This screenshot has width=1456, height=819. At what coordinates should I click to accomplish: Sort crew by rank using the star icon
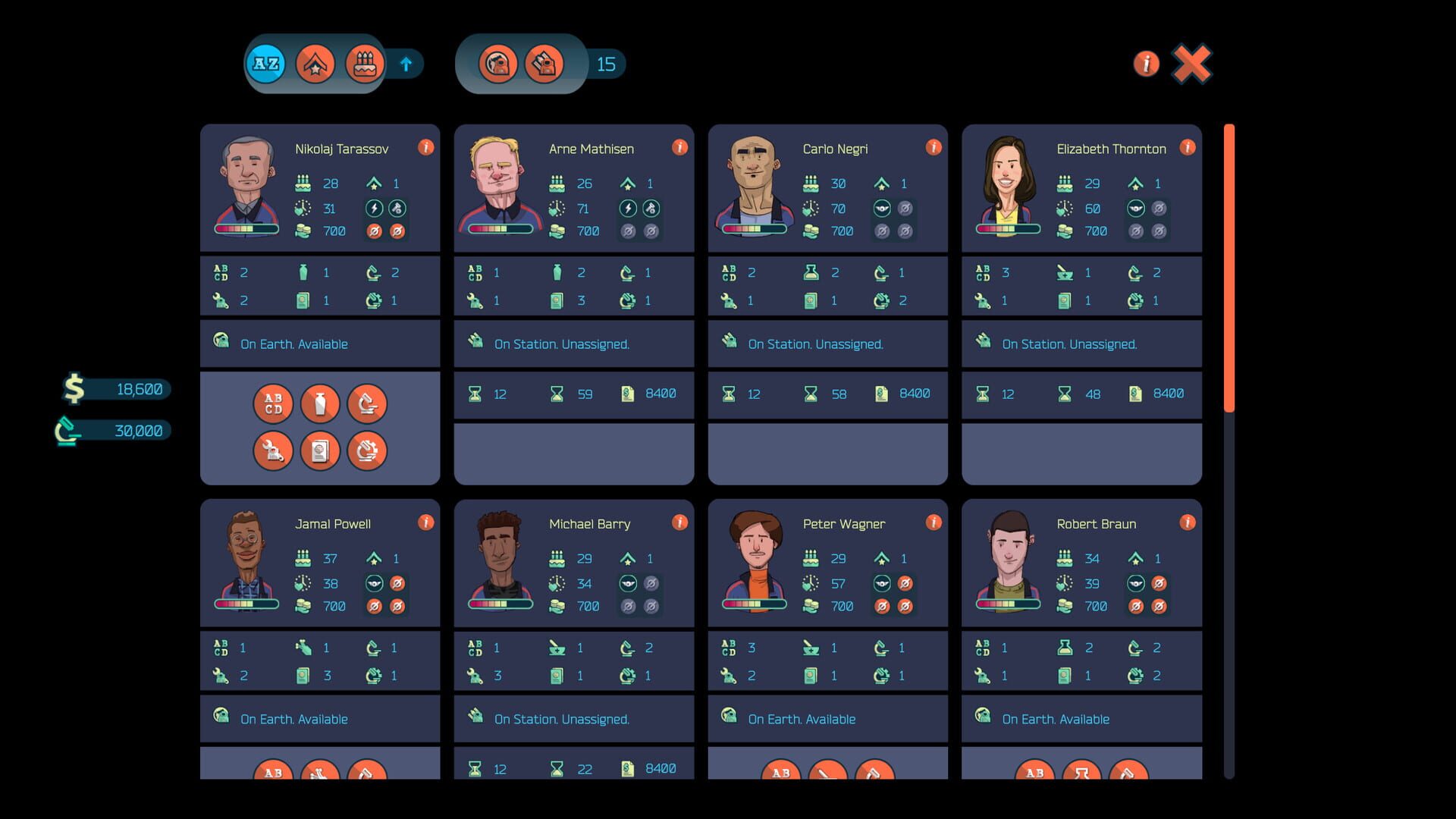point(316,64)
